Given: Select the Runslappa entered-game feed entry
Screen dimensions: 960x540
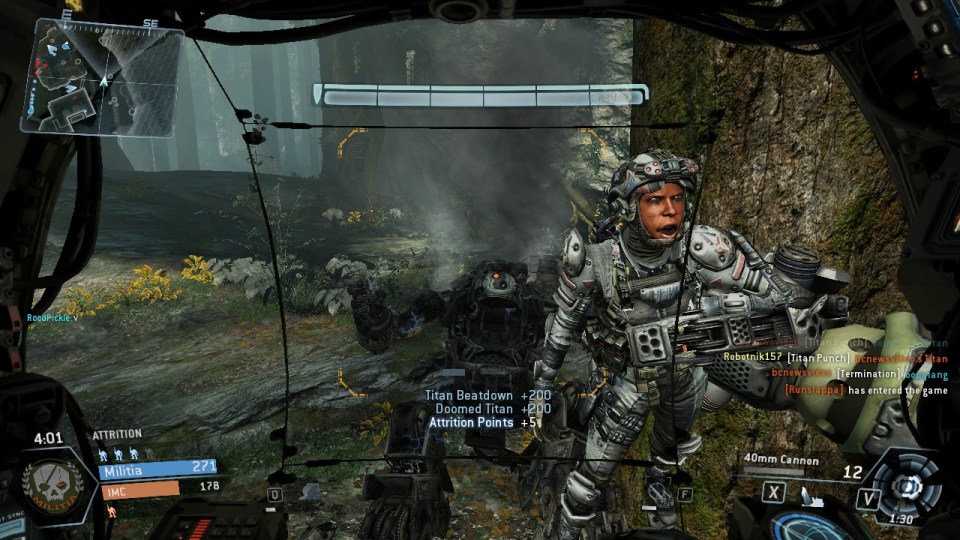Looking at the screenshot, I should (866, 390).
